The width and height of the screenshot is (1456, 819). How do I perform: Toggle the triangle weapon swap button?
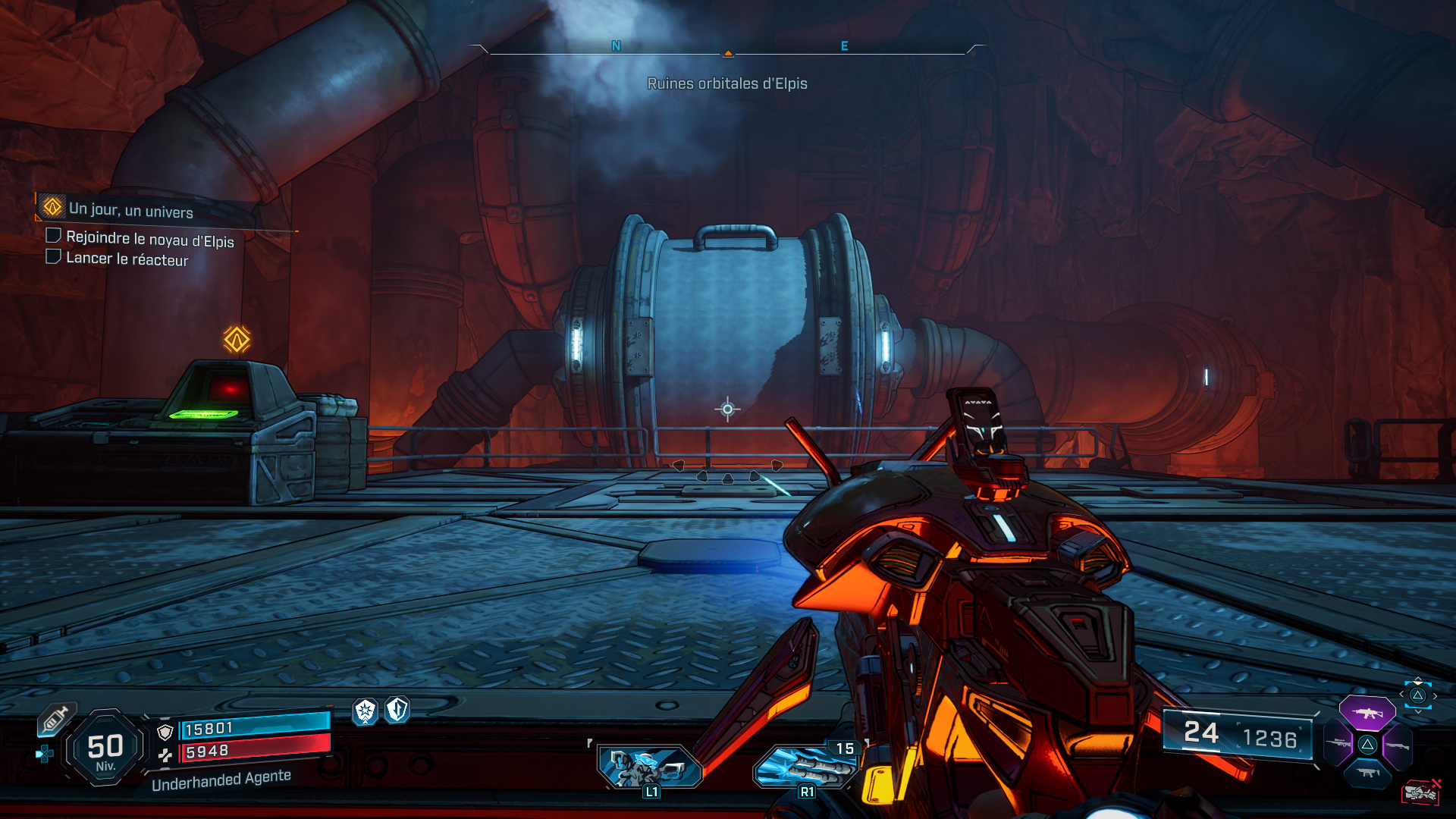1417,695
